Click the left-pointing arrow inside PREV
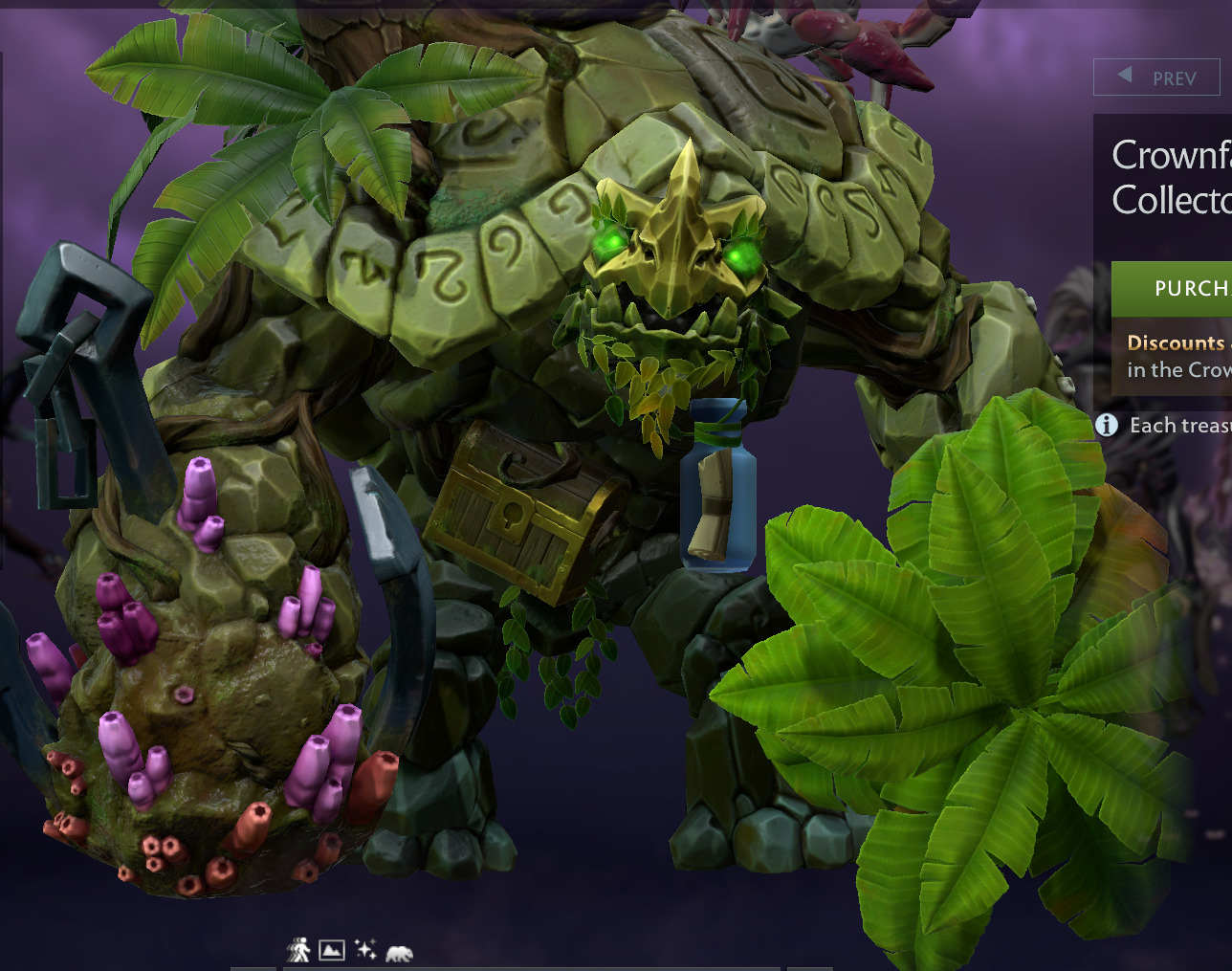Screen dimensions: 1232x971 pyautogui.click(x=1125, y=77)
